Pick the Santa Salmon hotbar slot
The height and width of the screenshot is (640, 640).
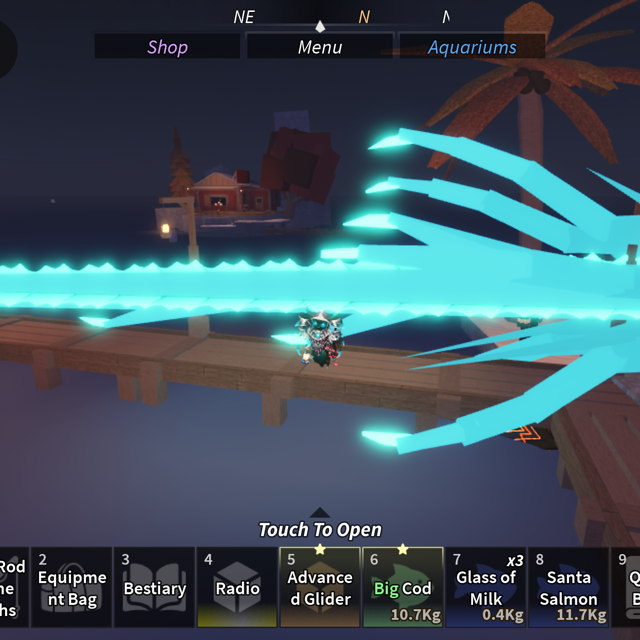568,587
